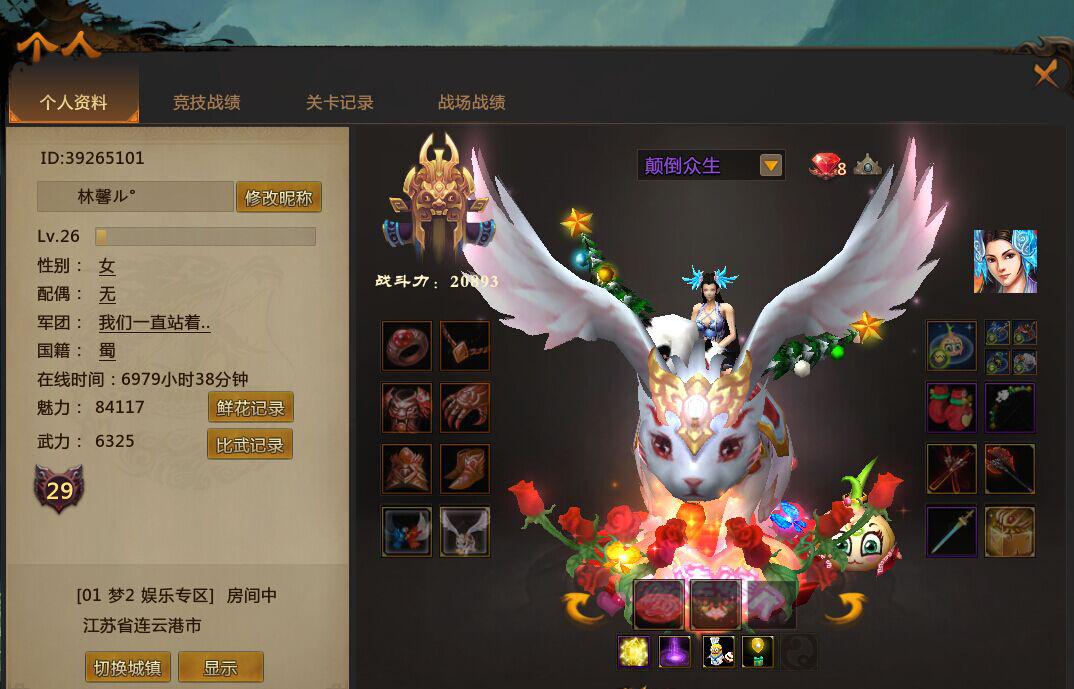Screen dimensions: 1074x689
Task: Open the 颠倒众生 title dropdown
Action: [x=770, y=165]
